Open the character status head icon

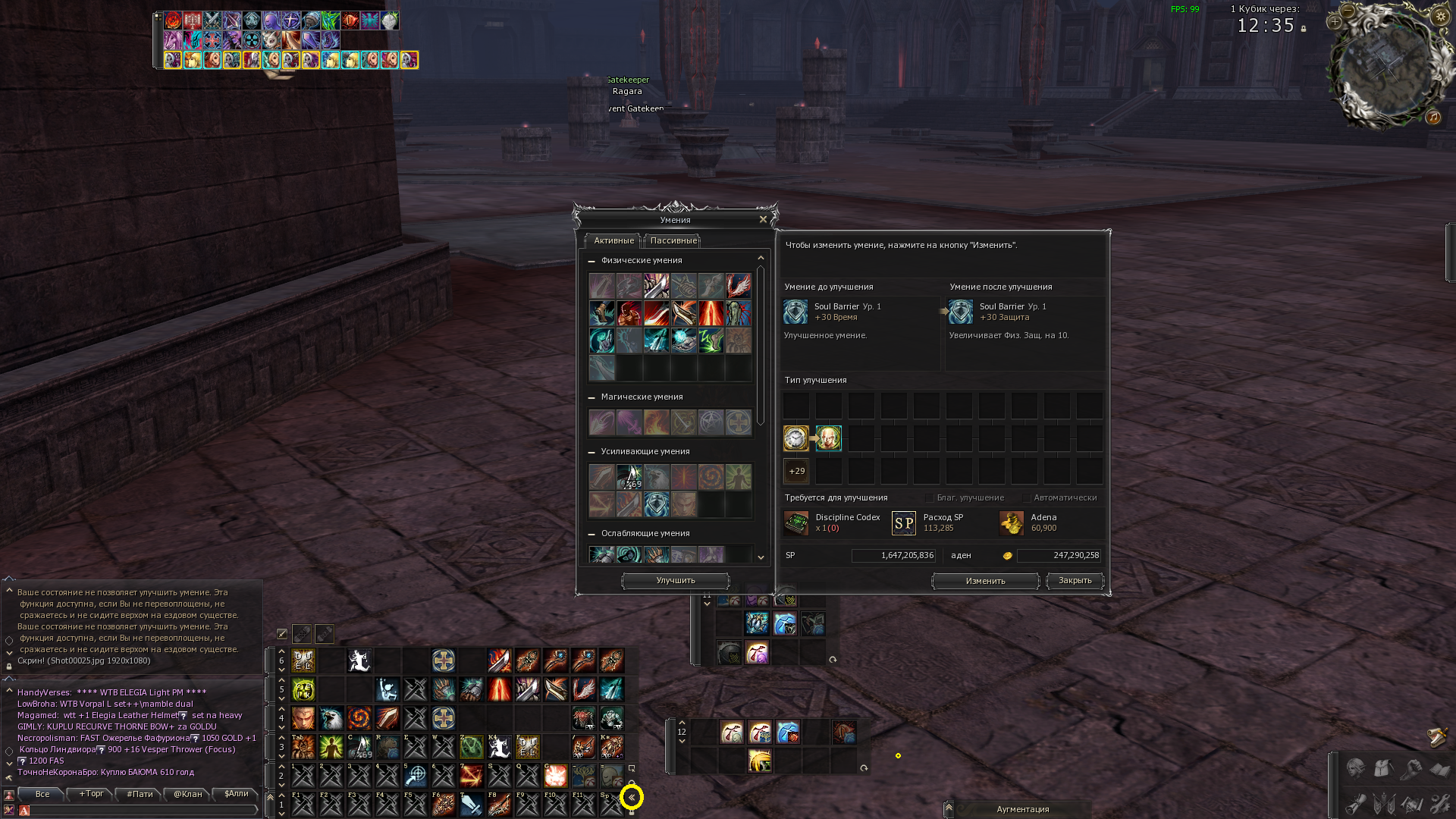[1355, 768]
